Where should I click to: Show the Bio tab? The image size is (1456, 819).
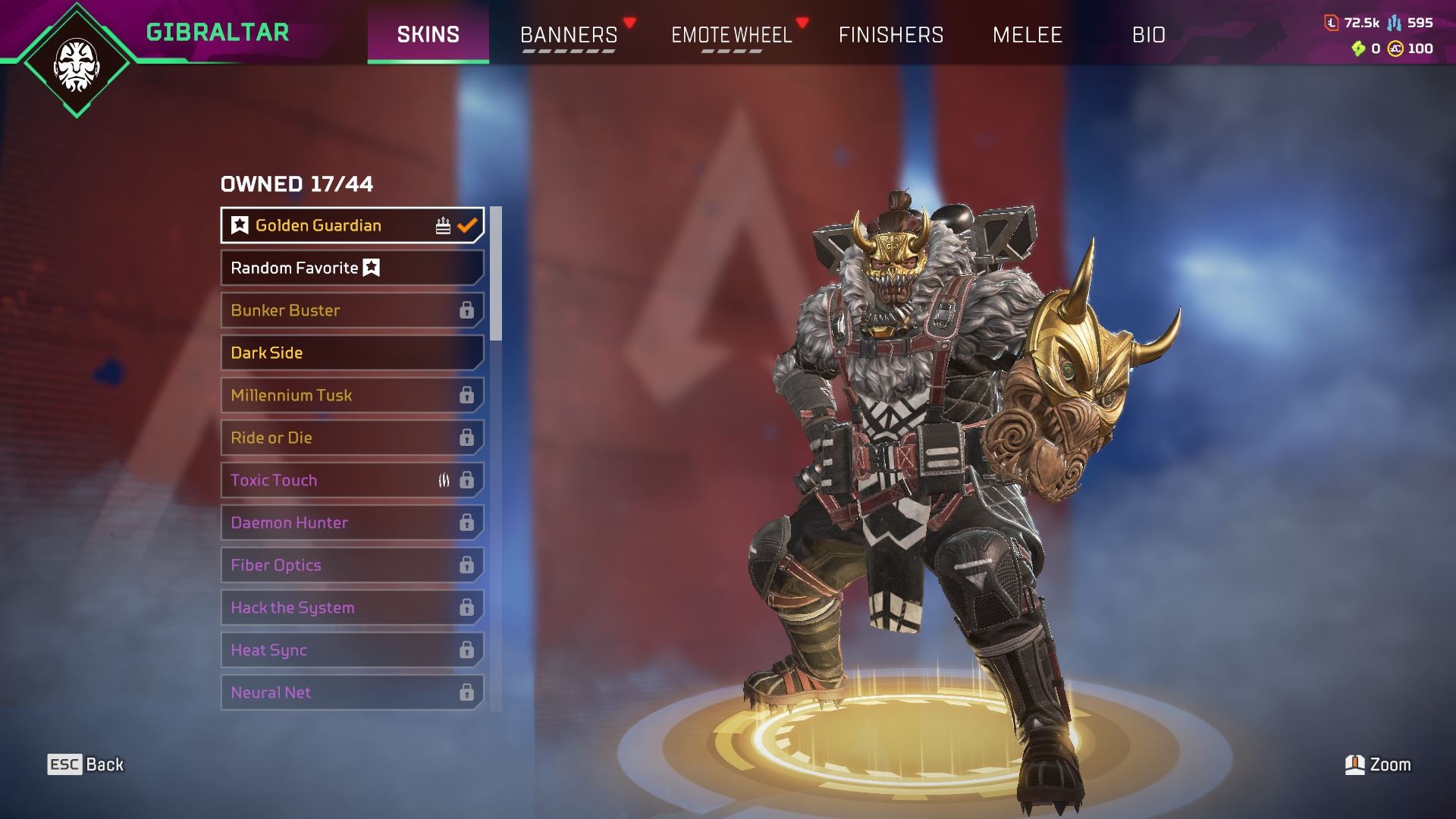pyautogui.click(x=1149, y=35)
